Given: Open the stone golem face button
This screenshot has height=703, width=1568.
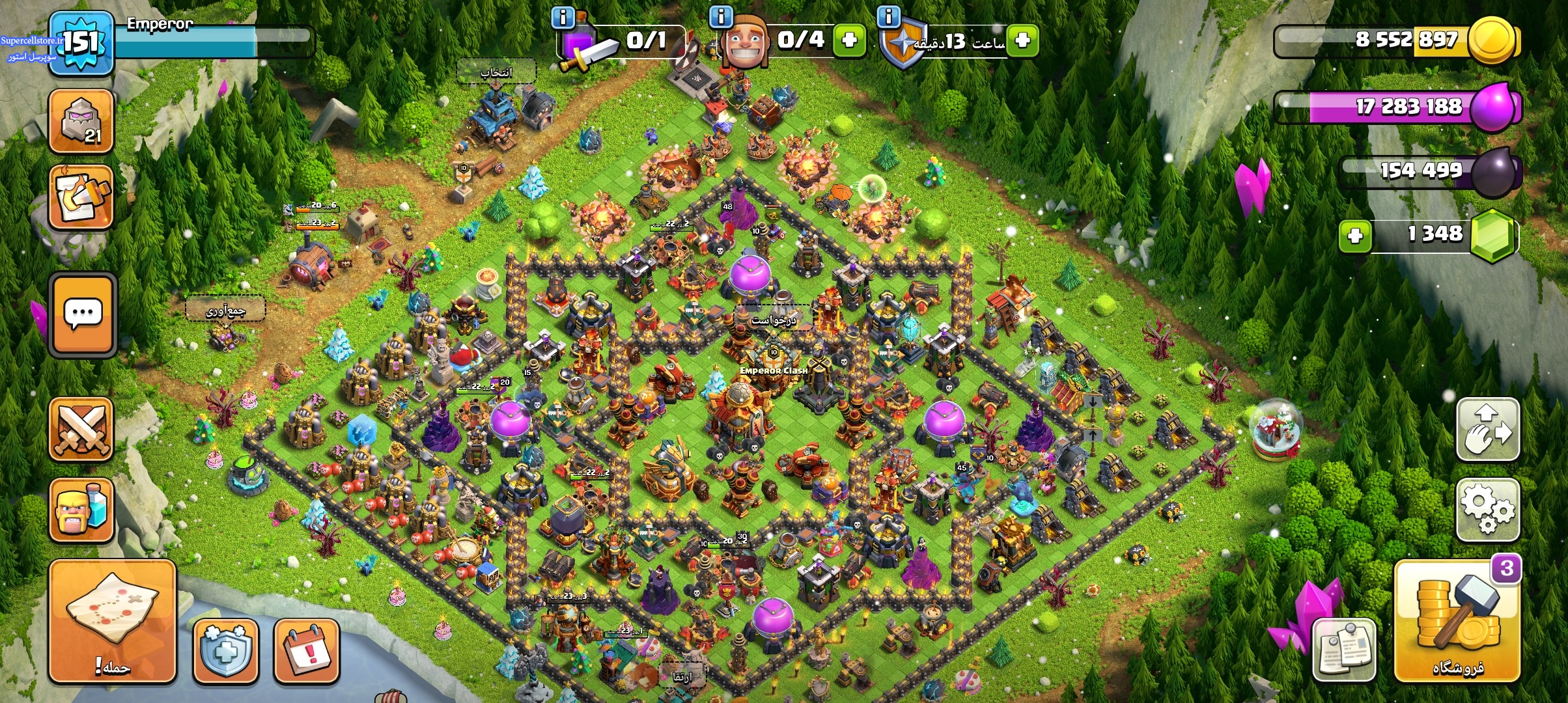Looking at the screenshot, I should pos(81,122).
